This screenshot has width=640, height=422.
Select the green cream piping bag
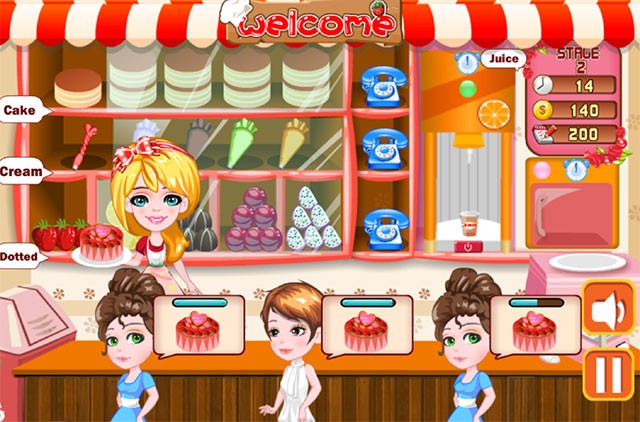[242, 143]
